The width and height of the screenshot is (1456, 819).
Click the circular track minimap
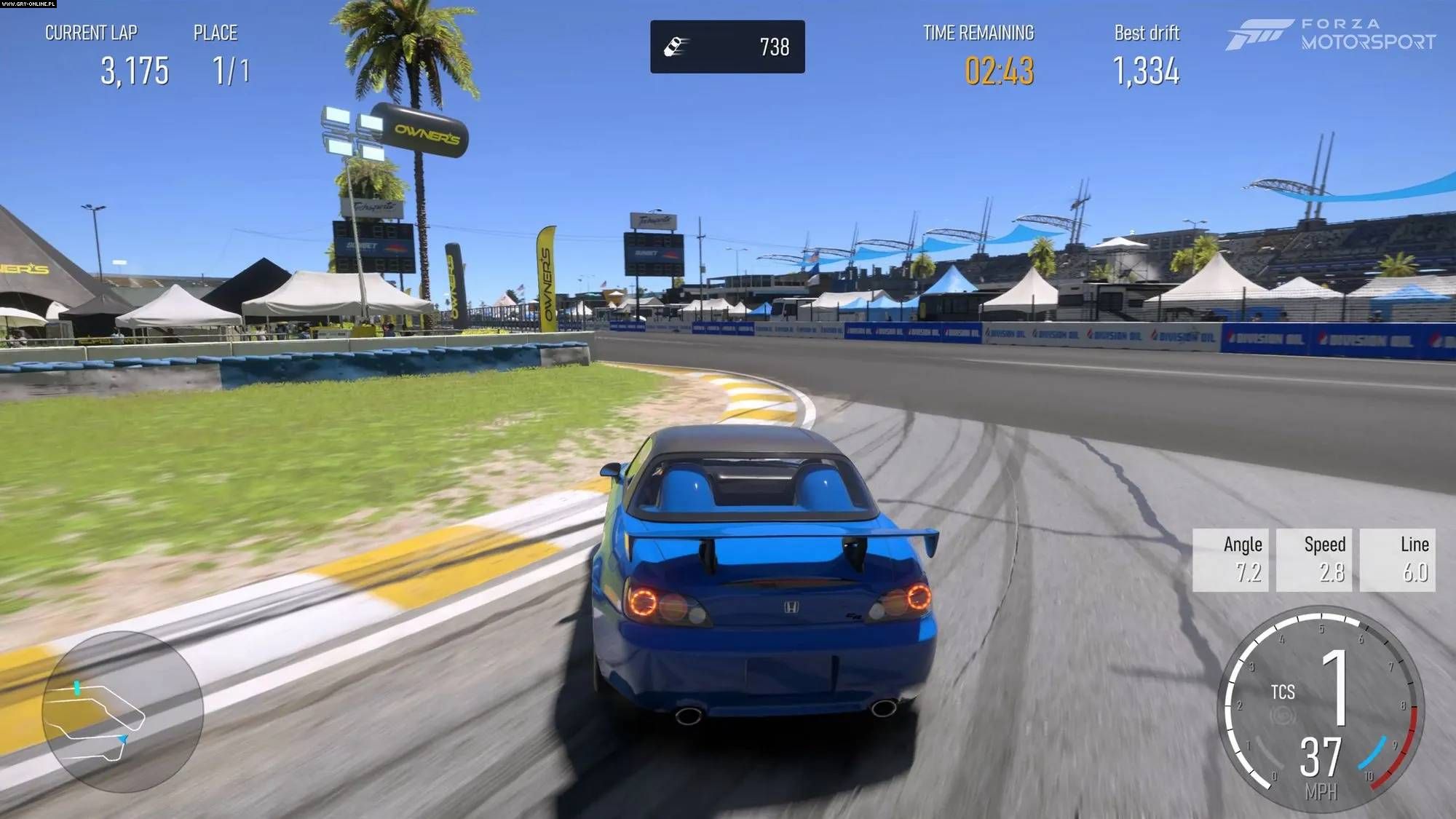tap(122, 711)
